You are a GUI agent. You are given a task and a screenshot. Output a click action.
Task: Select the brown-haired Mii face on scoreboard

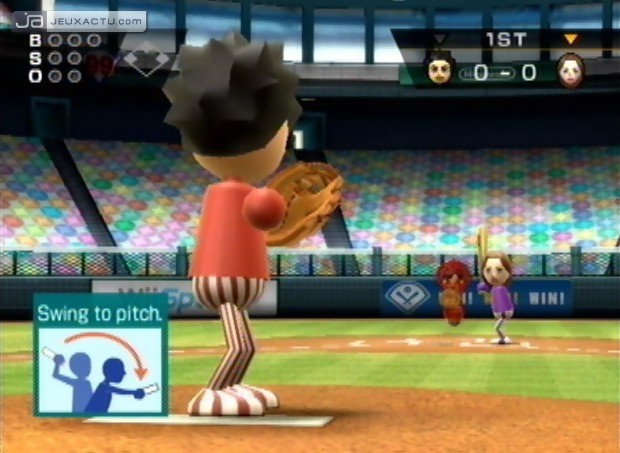coord(571,71)
